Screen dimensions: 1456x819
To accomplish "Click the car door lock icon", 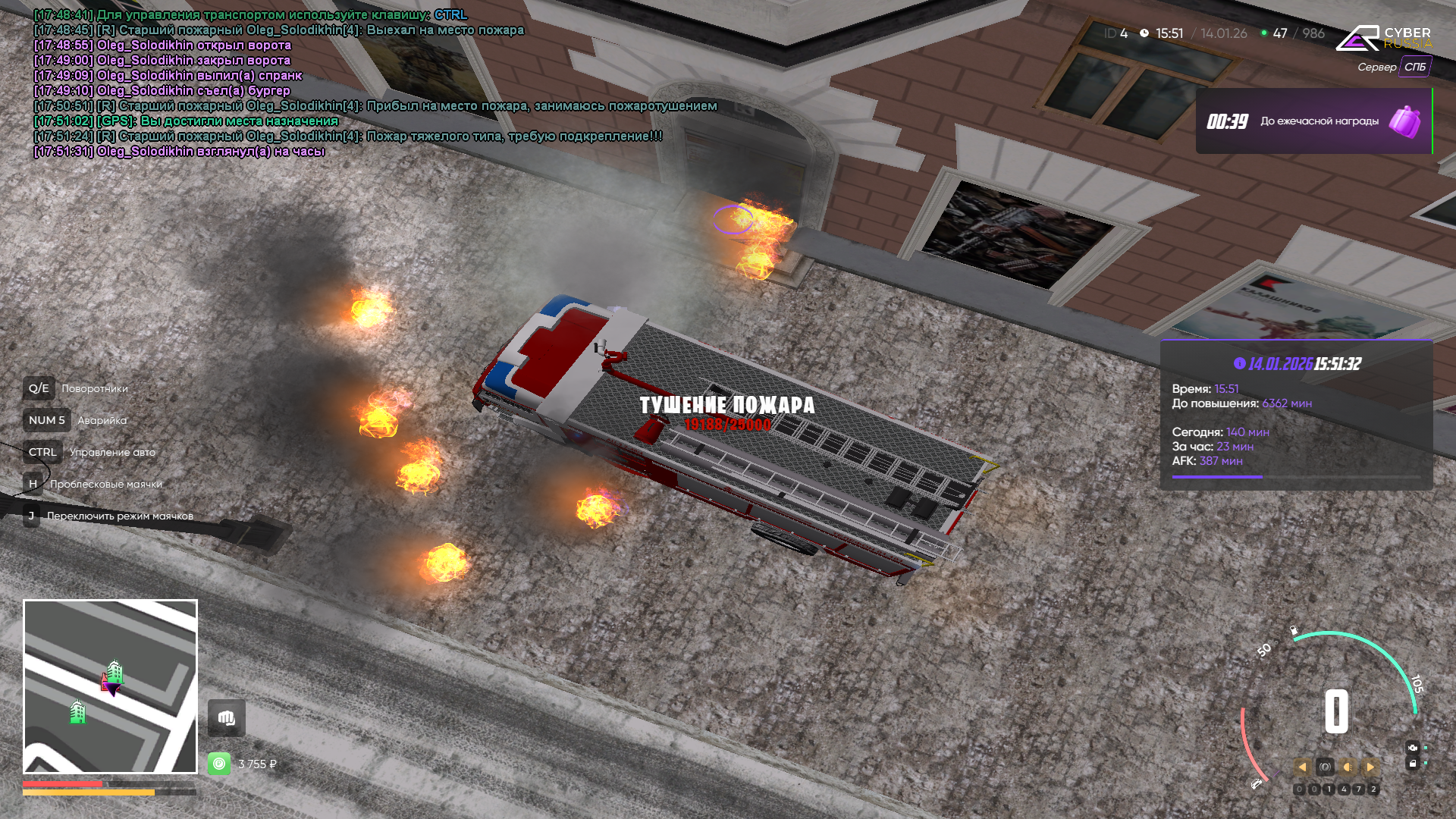I will 1412,764.
